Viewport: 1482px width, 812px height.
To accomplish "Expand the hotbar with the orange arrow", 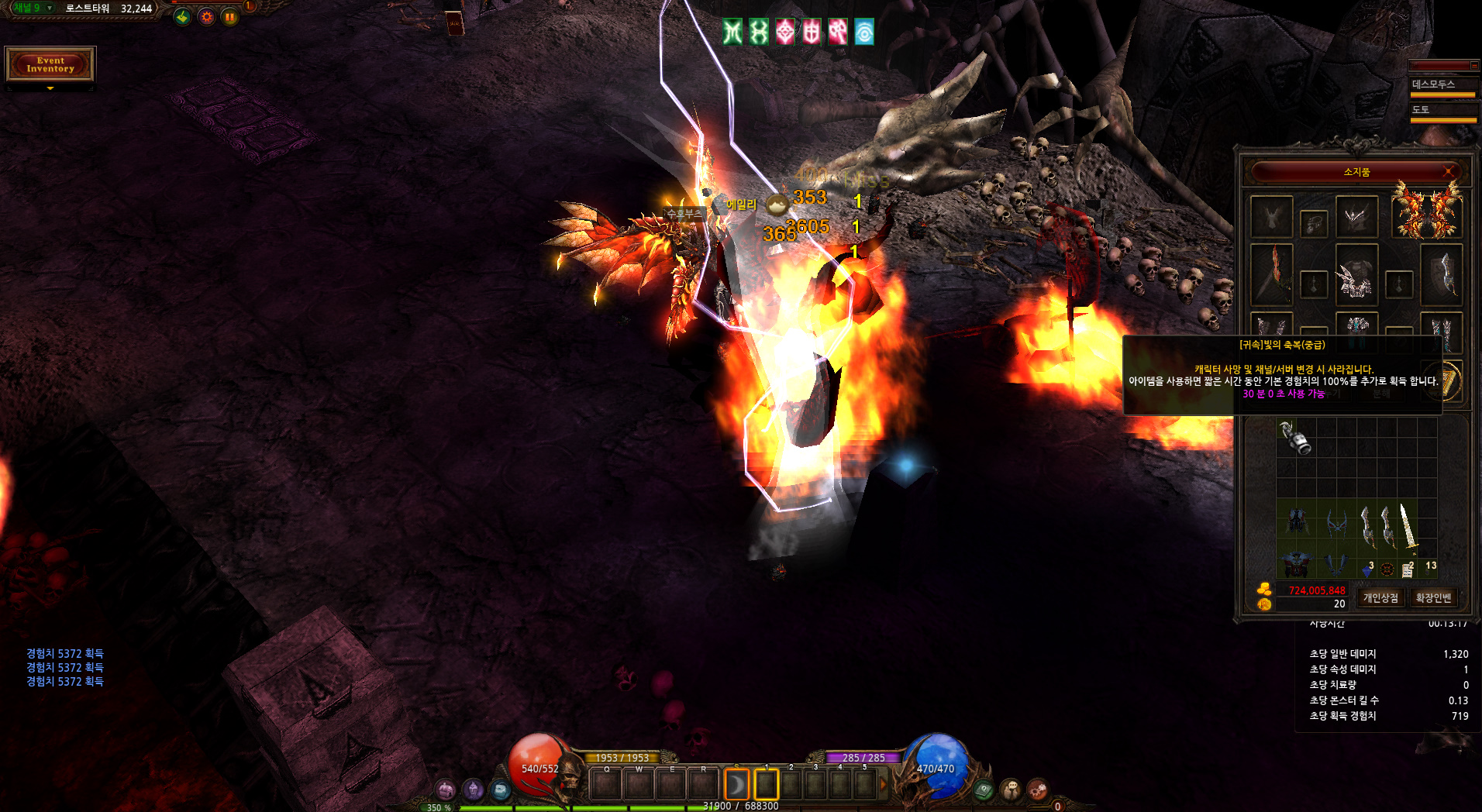I will point(883,785).
